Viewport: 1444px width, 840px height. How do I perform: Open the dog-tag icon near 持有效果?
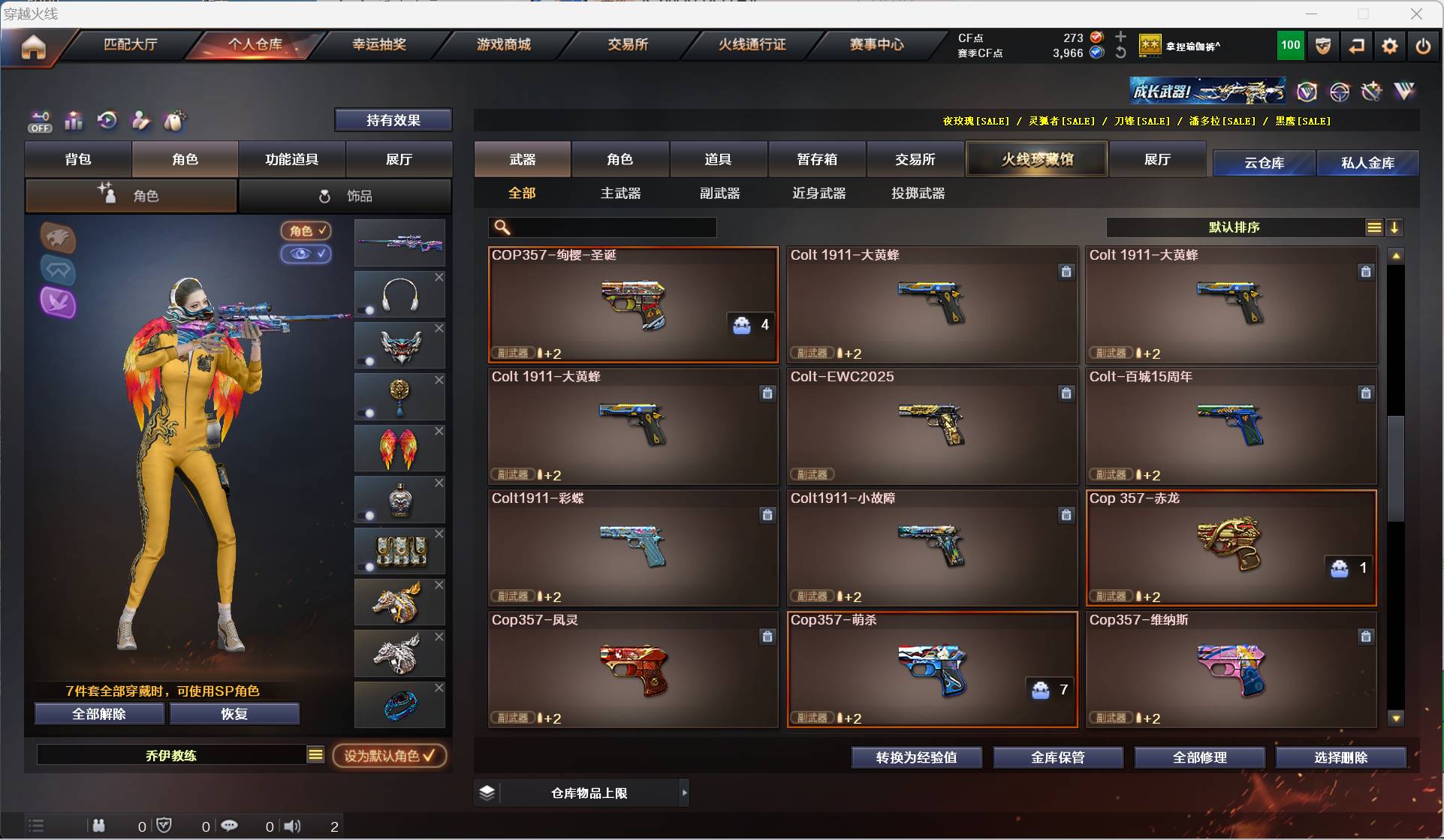[x=175, y=121]
